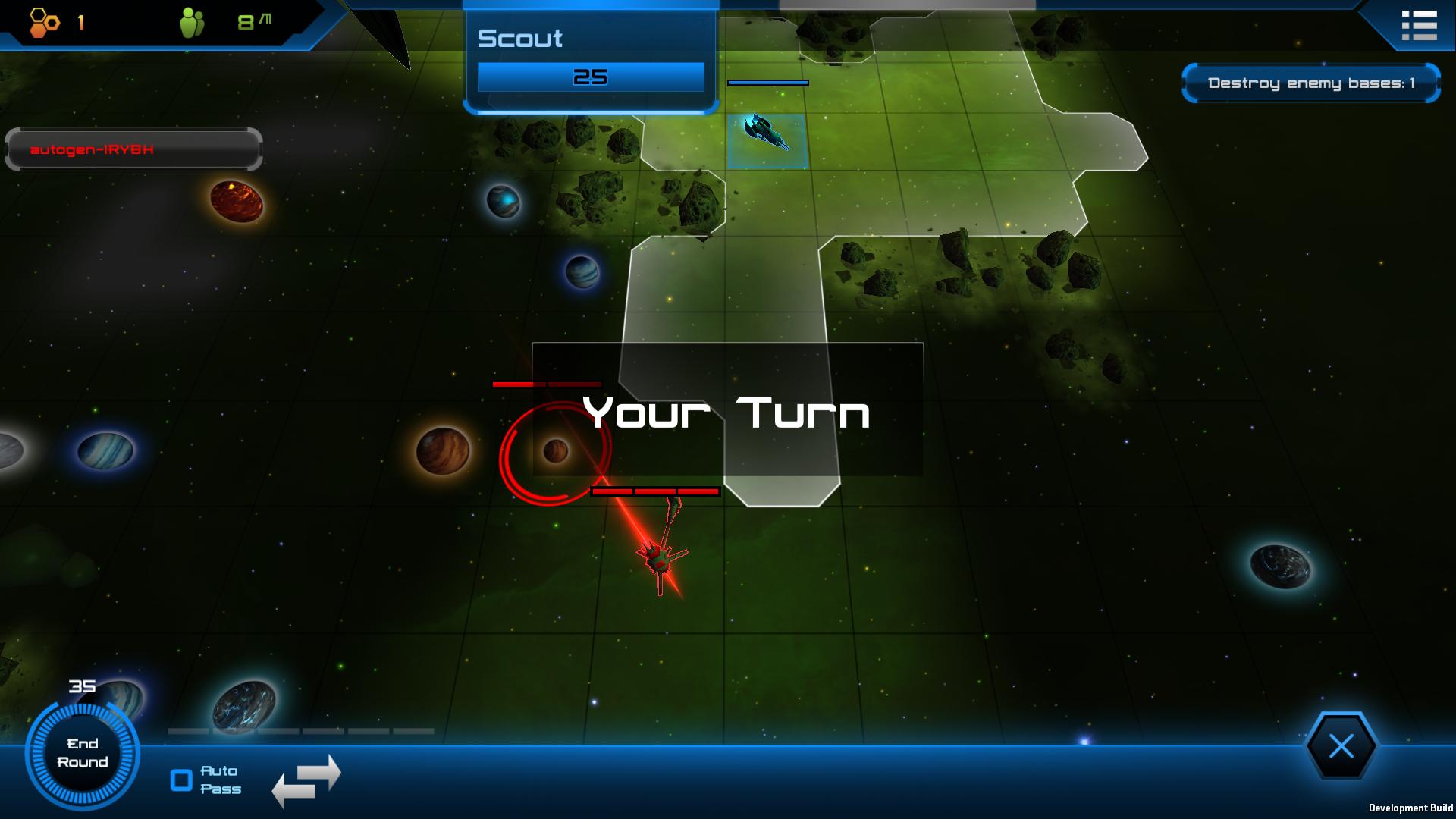Select the red-circled enemy base planet
1456x819 pixels.
[556, 451]
